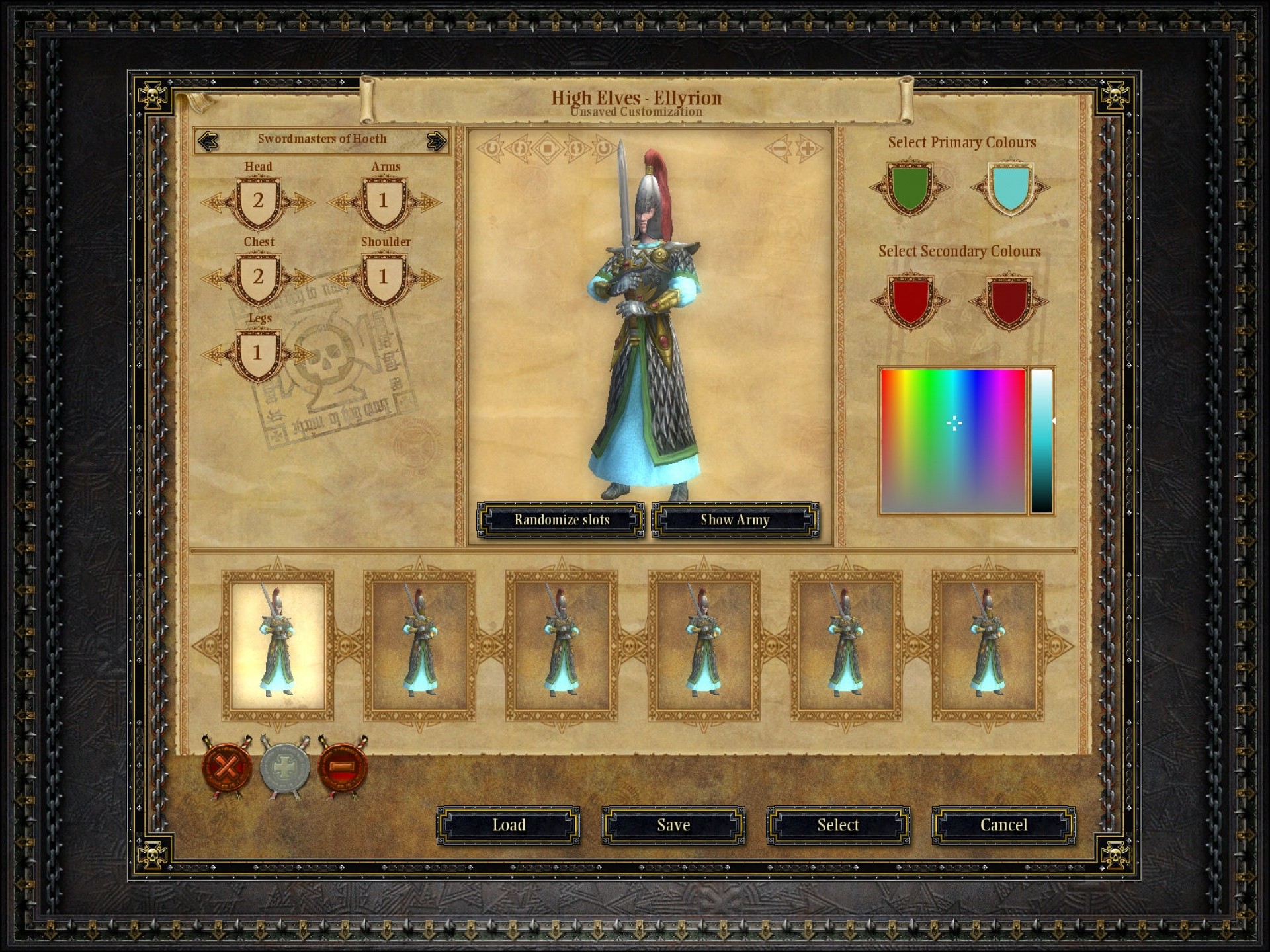The height and width of the screenshot is (952, 1270).
Task: Zoom in on the model preview
Action: pyautogui.click(x=808, y=149)
